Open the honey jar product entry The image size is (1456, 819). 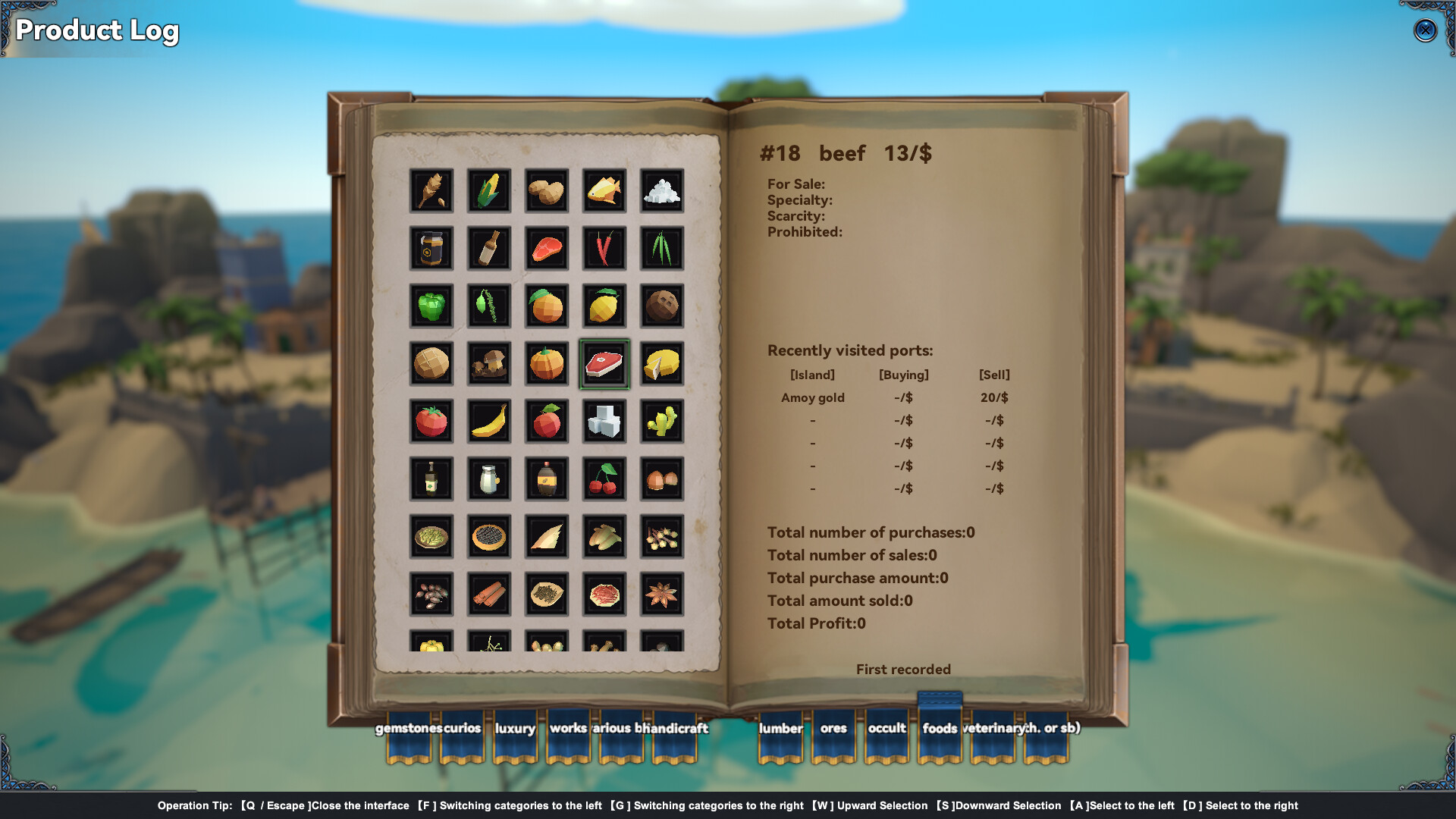pos(431,248)
